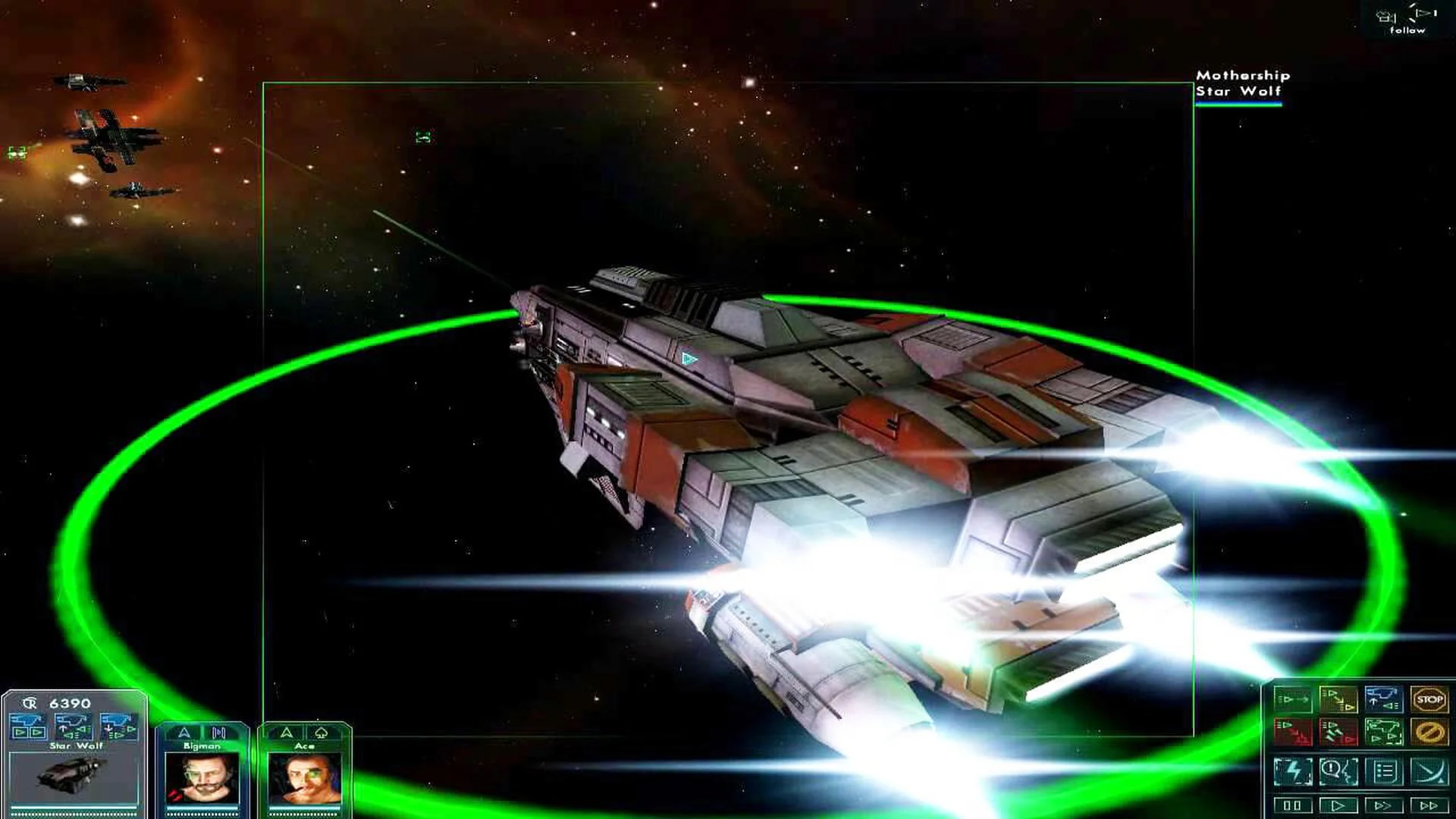This screenshot has width=1456, height=819.
Task: Select the spade tab on Ace's card
Action: coord(322,733)
